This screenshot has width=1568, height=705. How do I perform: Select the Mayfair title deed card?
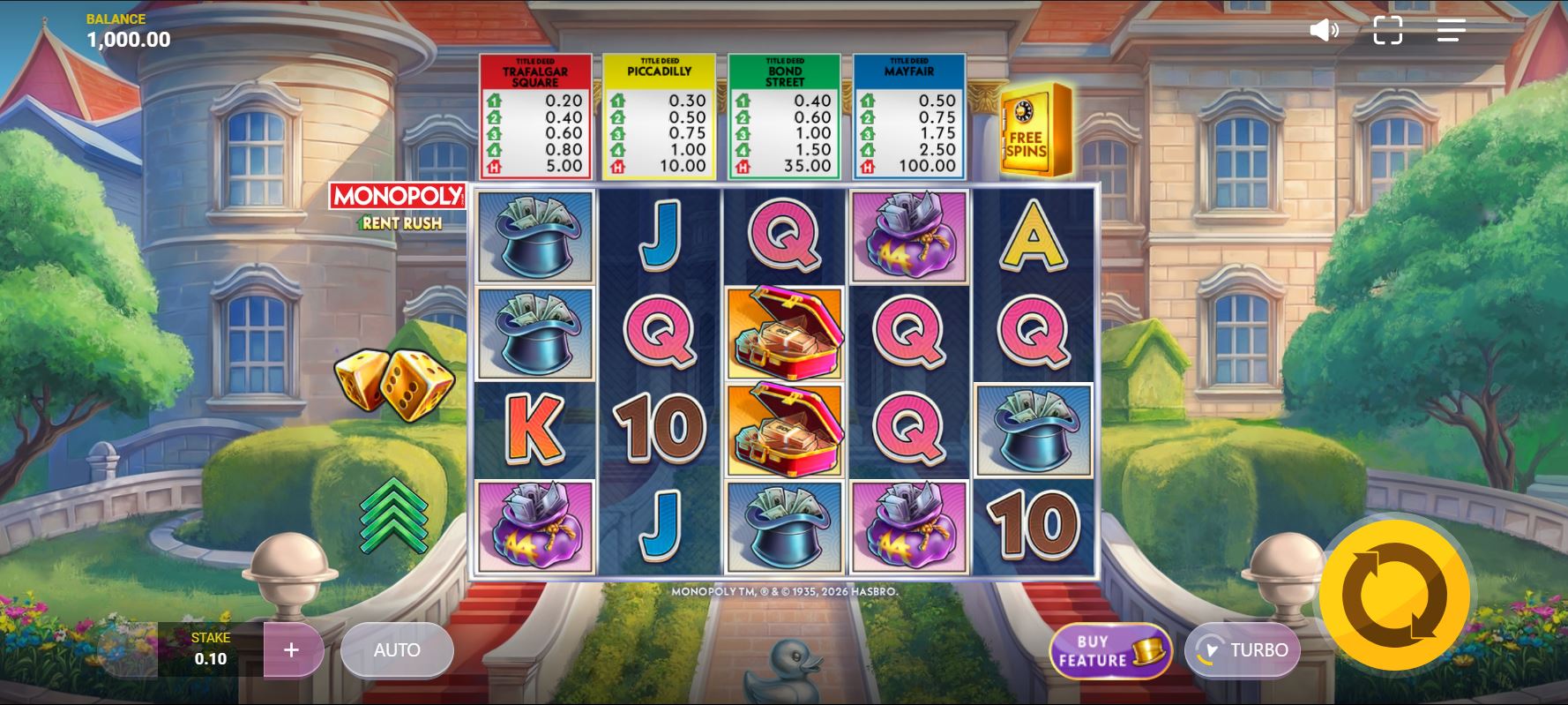(907, 113)
